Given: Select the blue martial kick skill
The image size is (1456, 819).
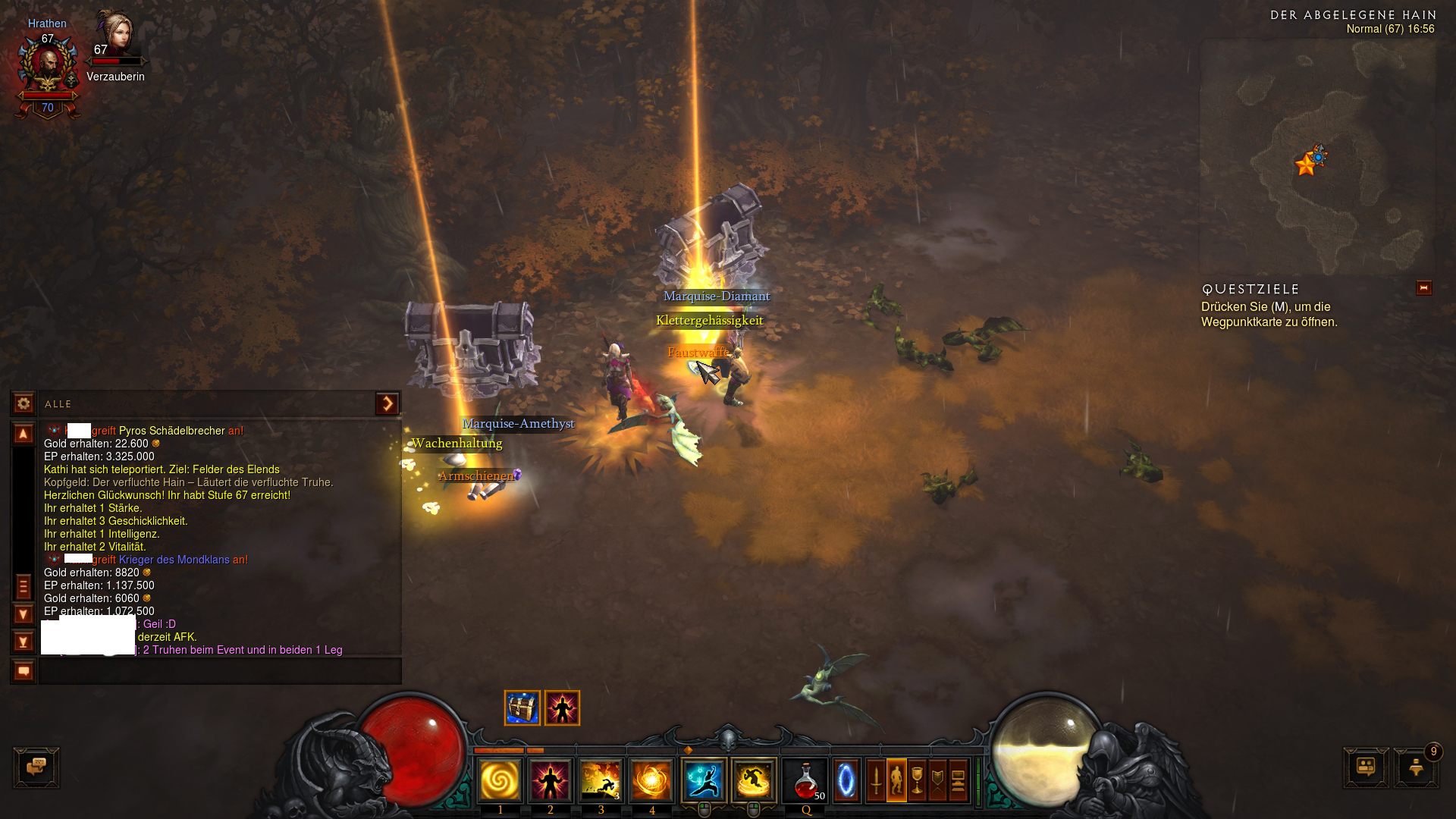Looking at the screenshot, I should (704, 780).
